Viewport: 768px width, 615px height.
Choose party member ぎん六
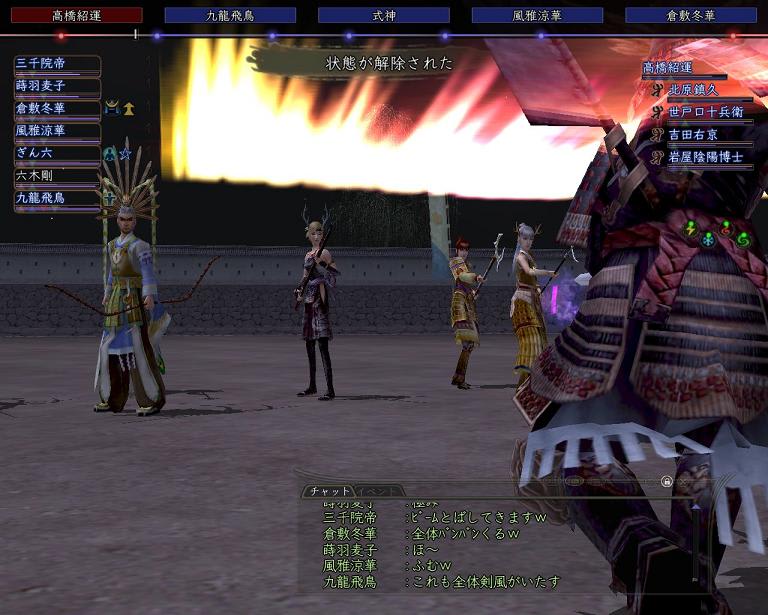pyautogui.click(x=57, y=153)
